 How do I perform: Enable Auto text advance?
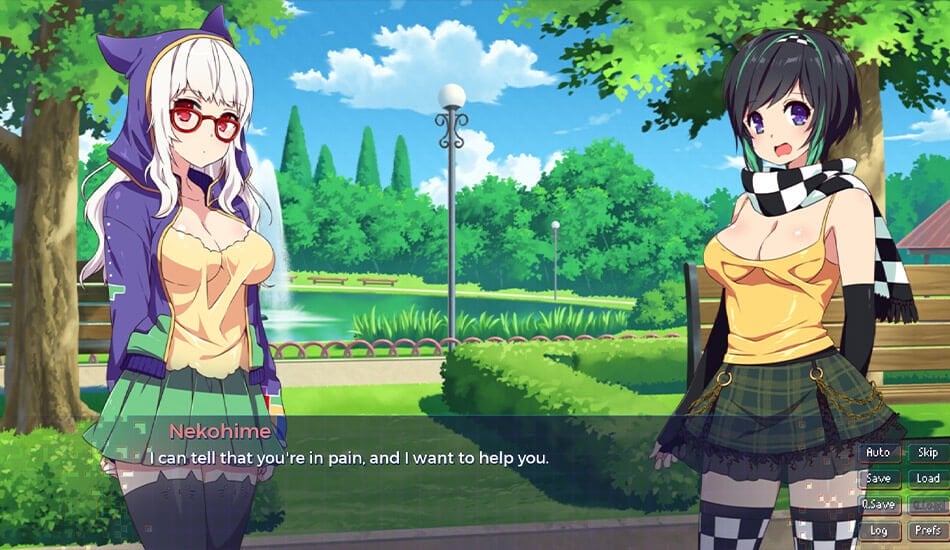pyautogui.click(x=878, y=453)
